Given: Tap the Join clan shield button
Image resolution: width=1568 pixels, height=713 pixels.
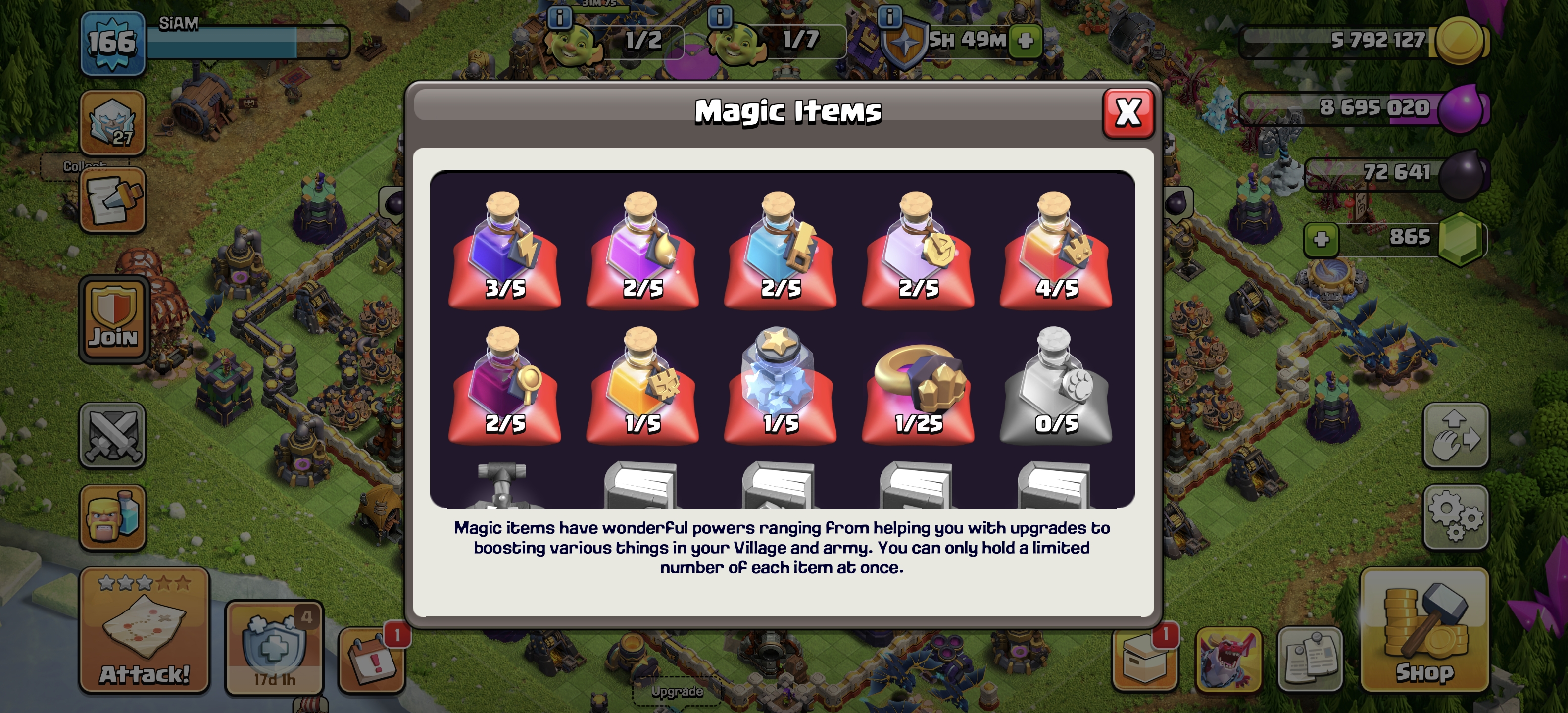Looking at the screenshot, I should (x=113, y=318).
